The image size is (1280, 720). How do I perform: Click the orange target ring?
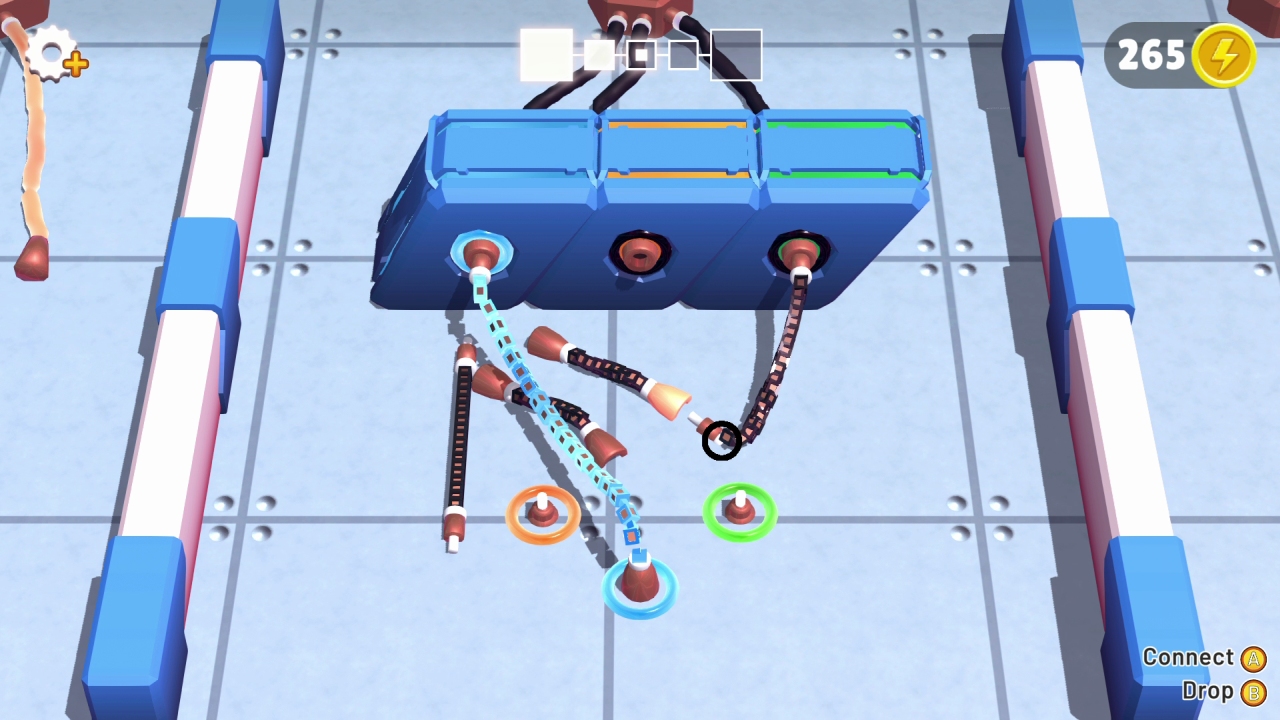(x=542, y=513)
